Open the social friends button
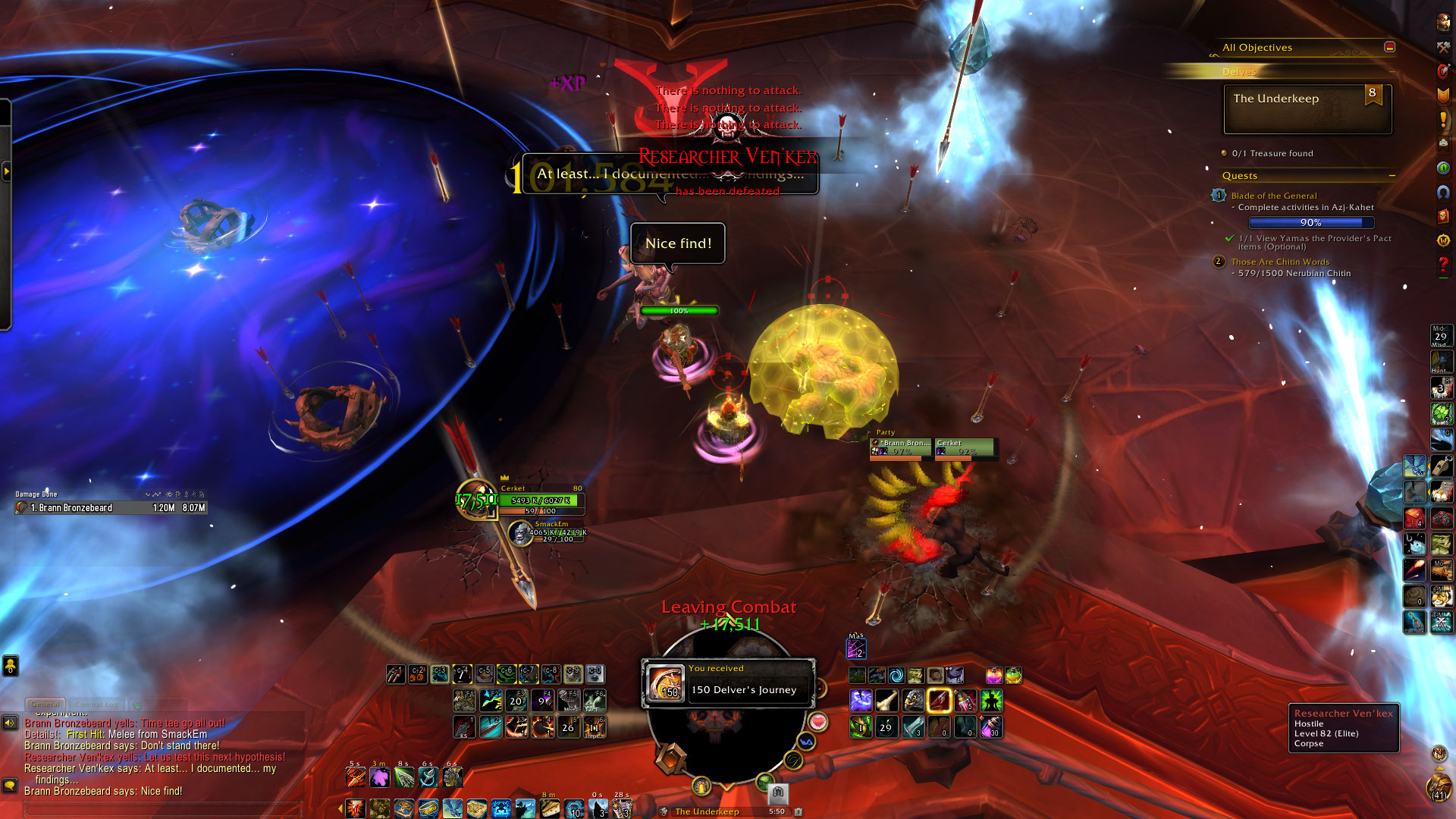This screenshot has height=819, width=1456. pos(10,666)
